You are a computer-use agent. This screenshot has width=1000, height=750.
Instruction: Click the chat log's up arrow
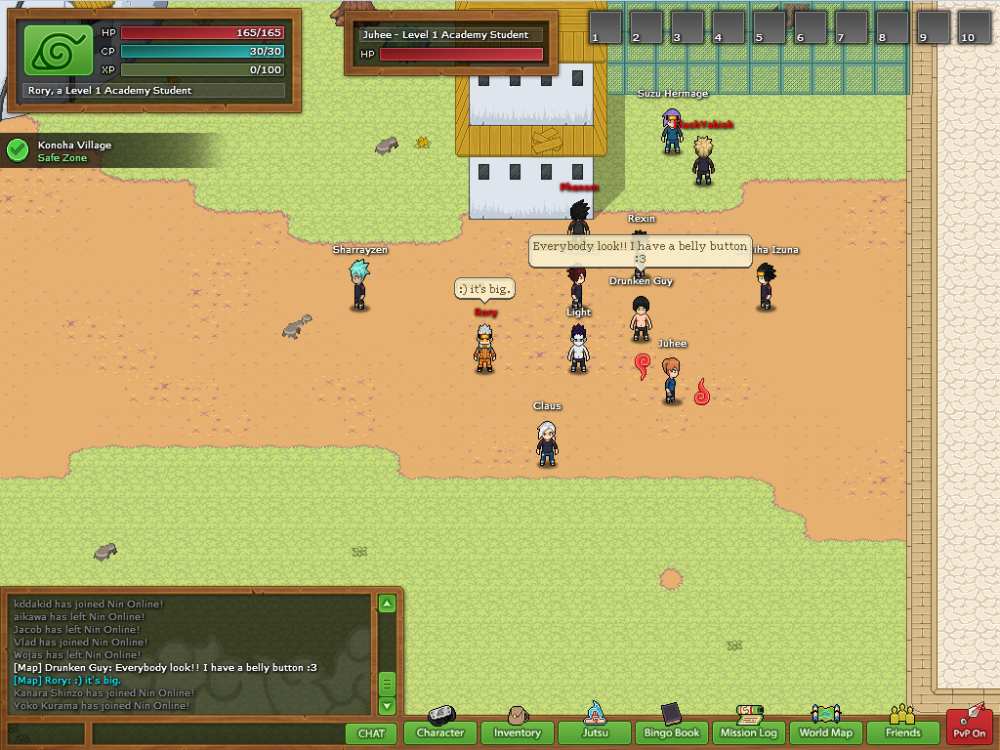387,603
